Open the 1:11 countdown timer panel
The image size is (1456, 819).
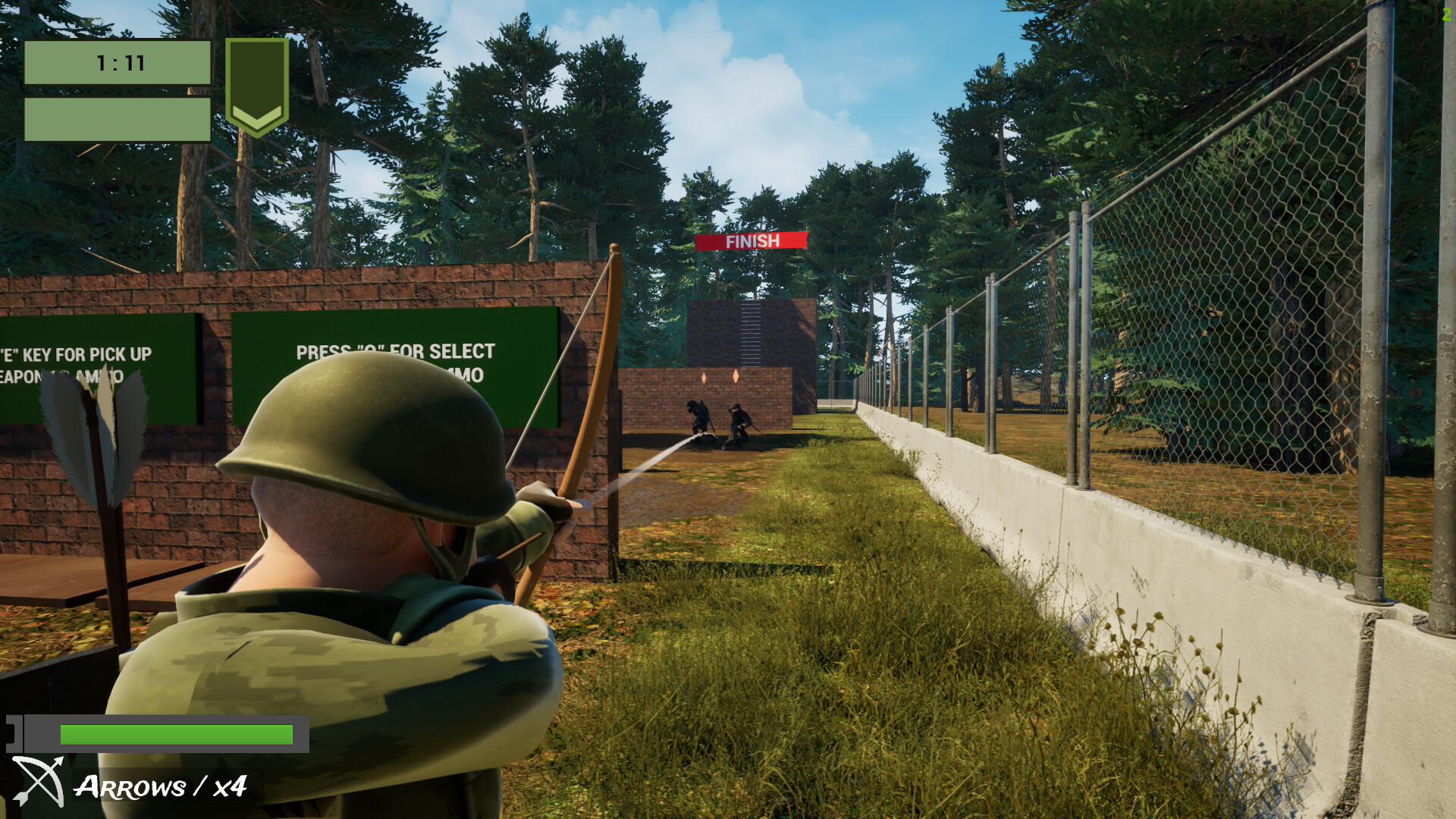click(120, 64)
